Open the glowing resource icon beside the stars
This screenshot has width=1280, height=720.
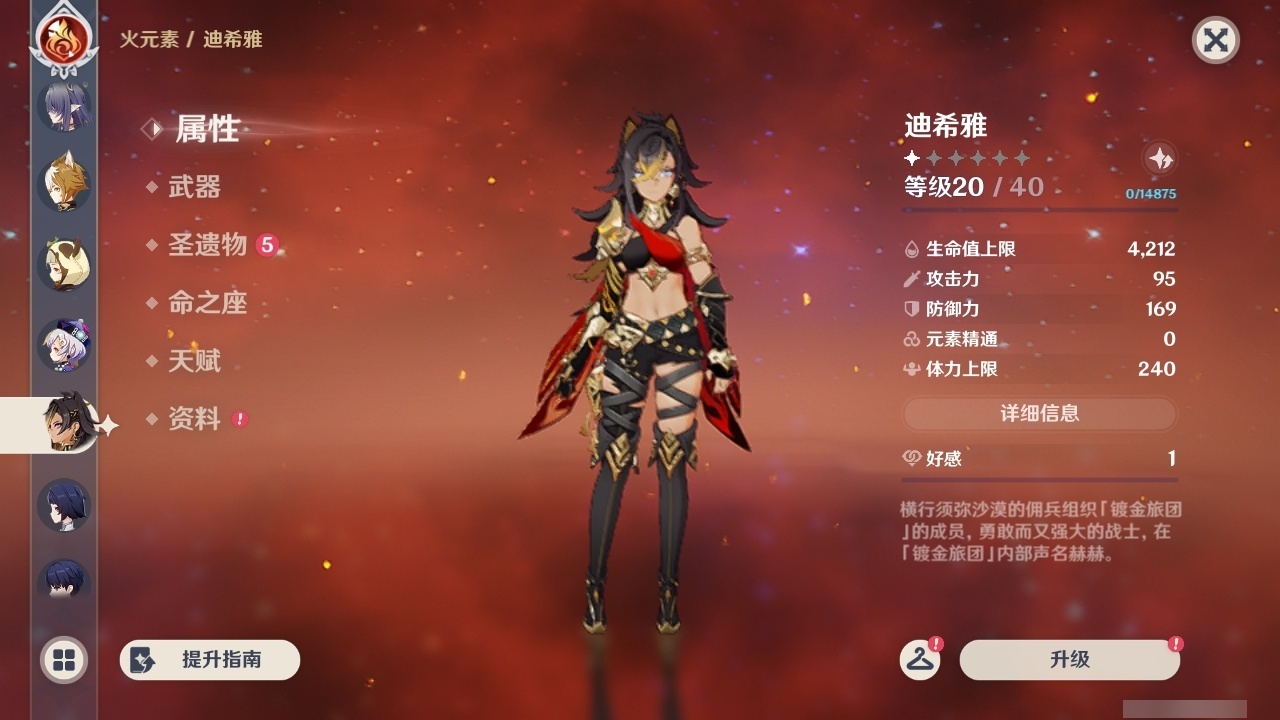pos(1159,158)
